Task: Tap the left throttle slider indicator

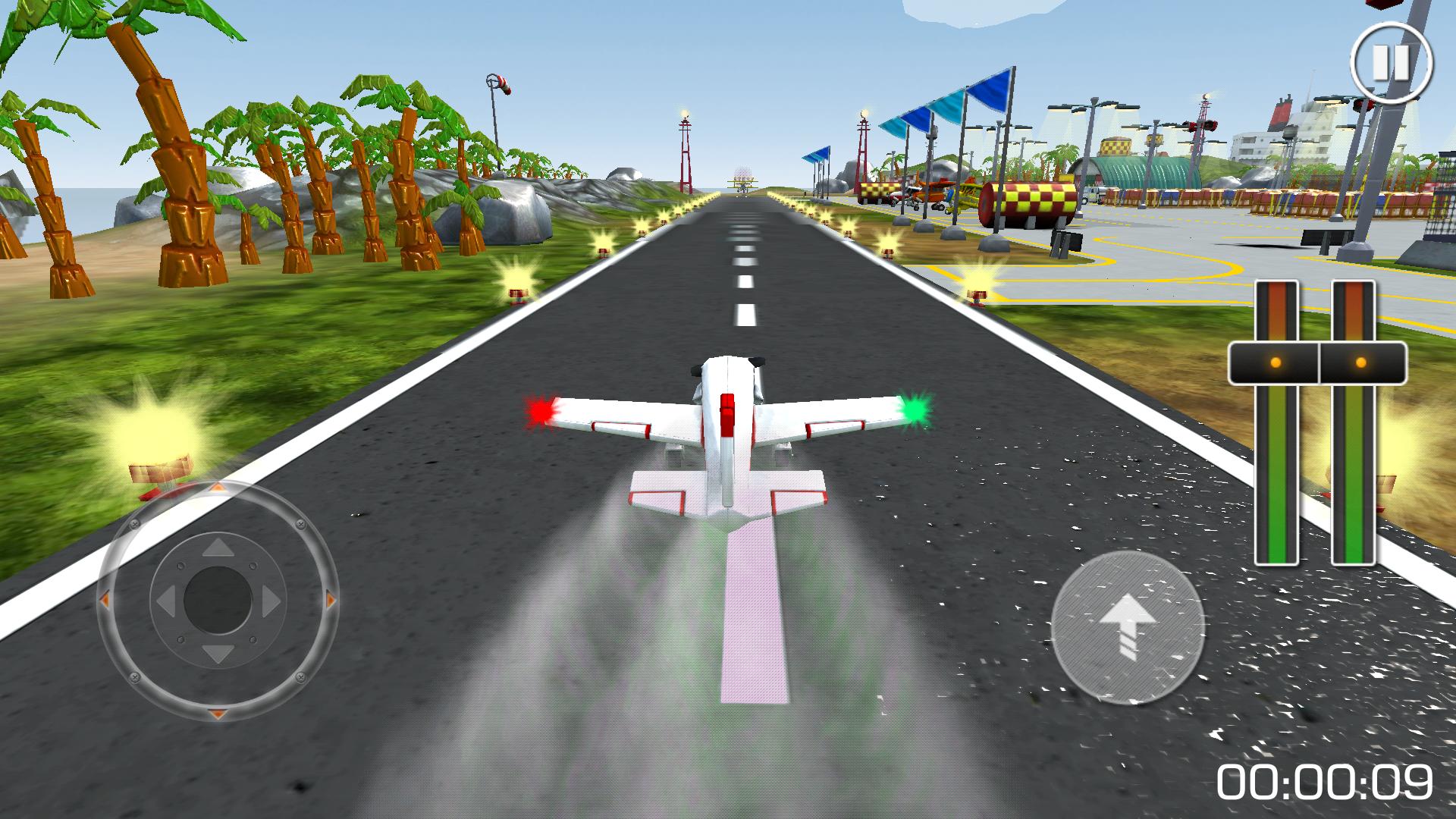Action: [1276, 363]
